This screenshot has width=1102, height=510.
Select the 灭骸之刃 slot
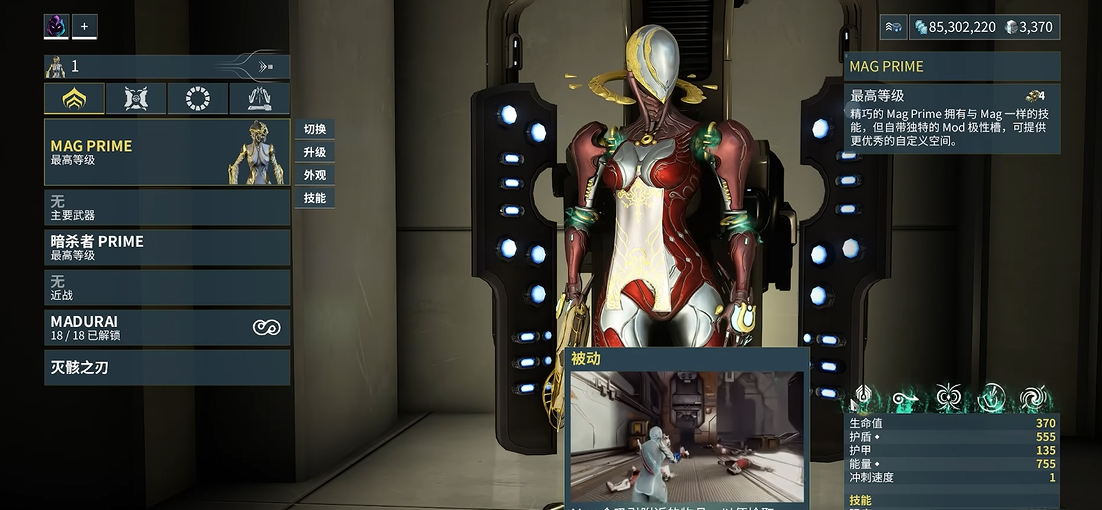[x=166, y=367]
